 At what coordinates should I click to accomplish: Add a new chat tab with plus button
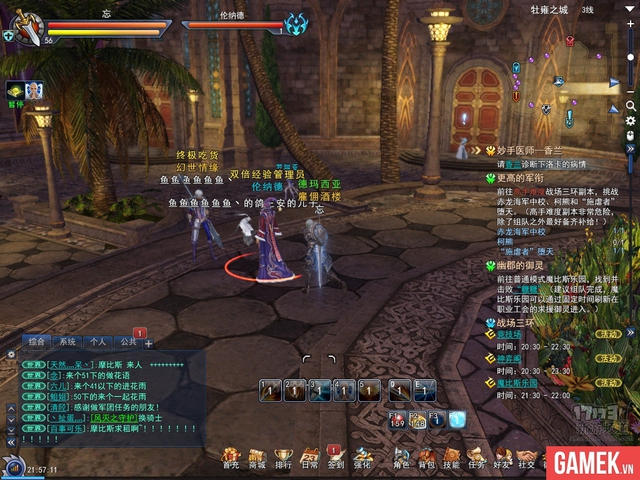coord(149,343)
